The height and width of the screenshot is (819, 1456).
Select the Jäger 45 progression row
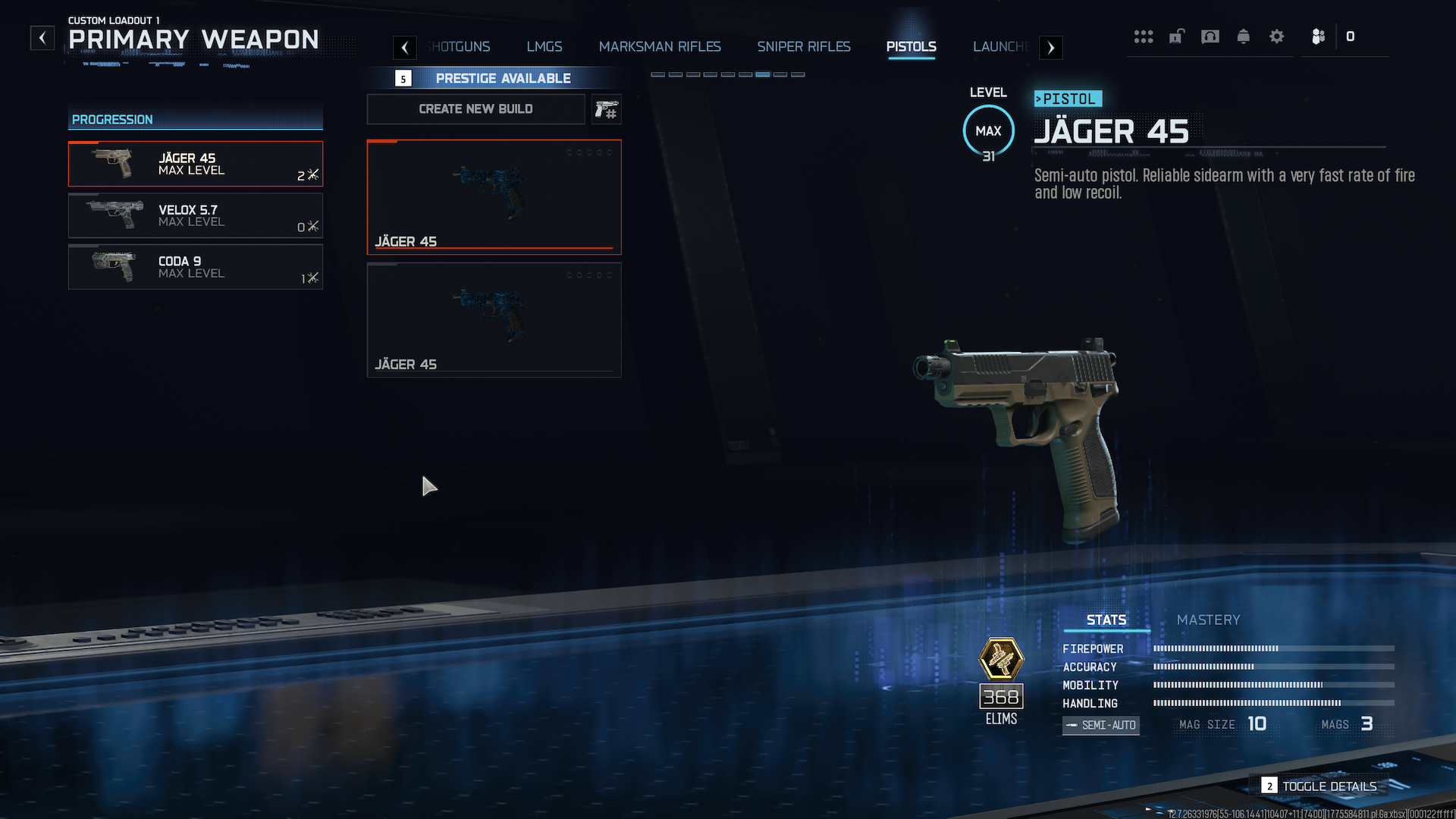(x=196, y=164)
